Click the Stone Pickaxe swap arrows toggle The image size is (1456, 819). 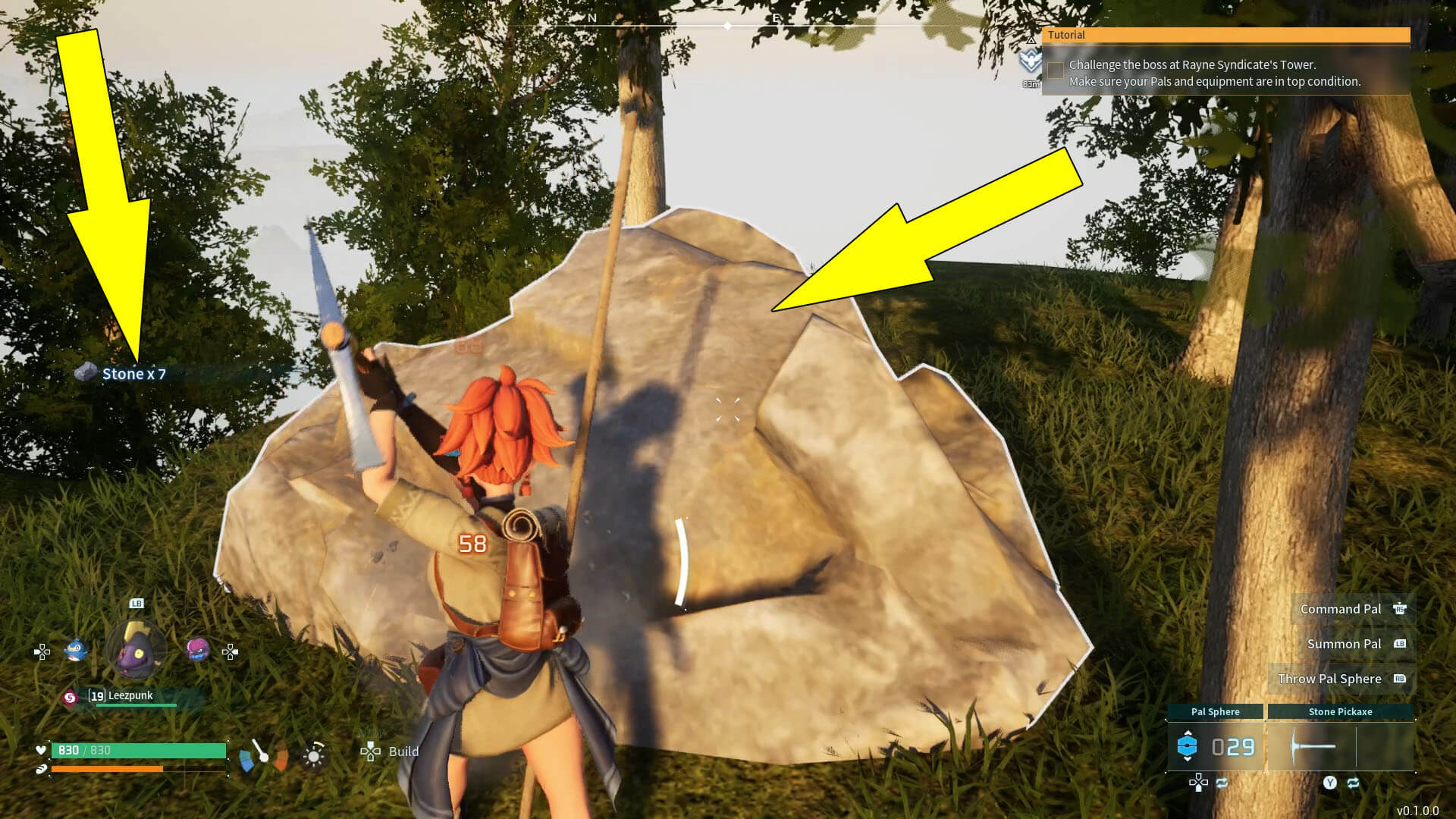(x=1353, y=783)
